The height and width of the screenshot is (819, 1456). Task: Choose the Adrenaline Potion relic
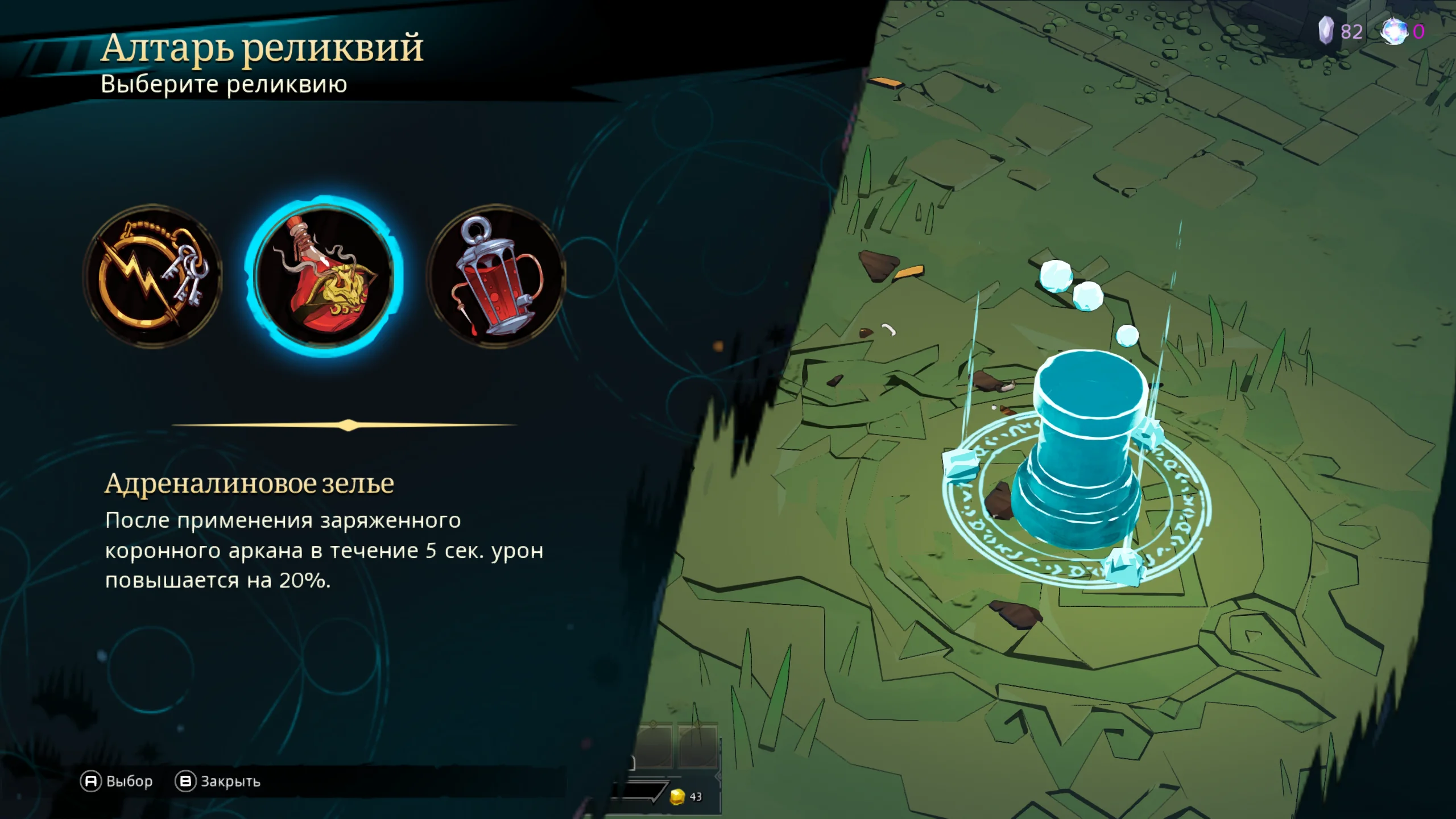tap(324, 276)
